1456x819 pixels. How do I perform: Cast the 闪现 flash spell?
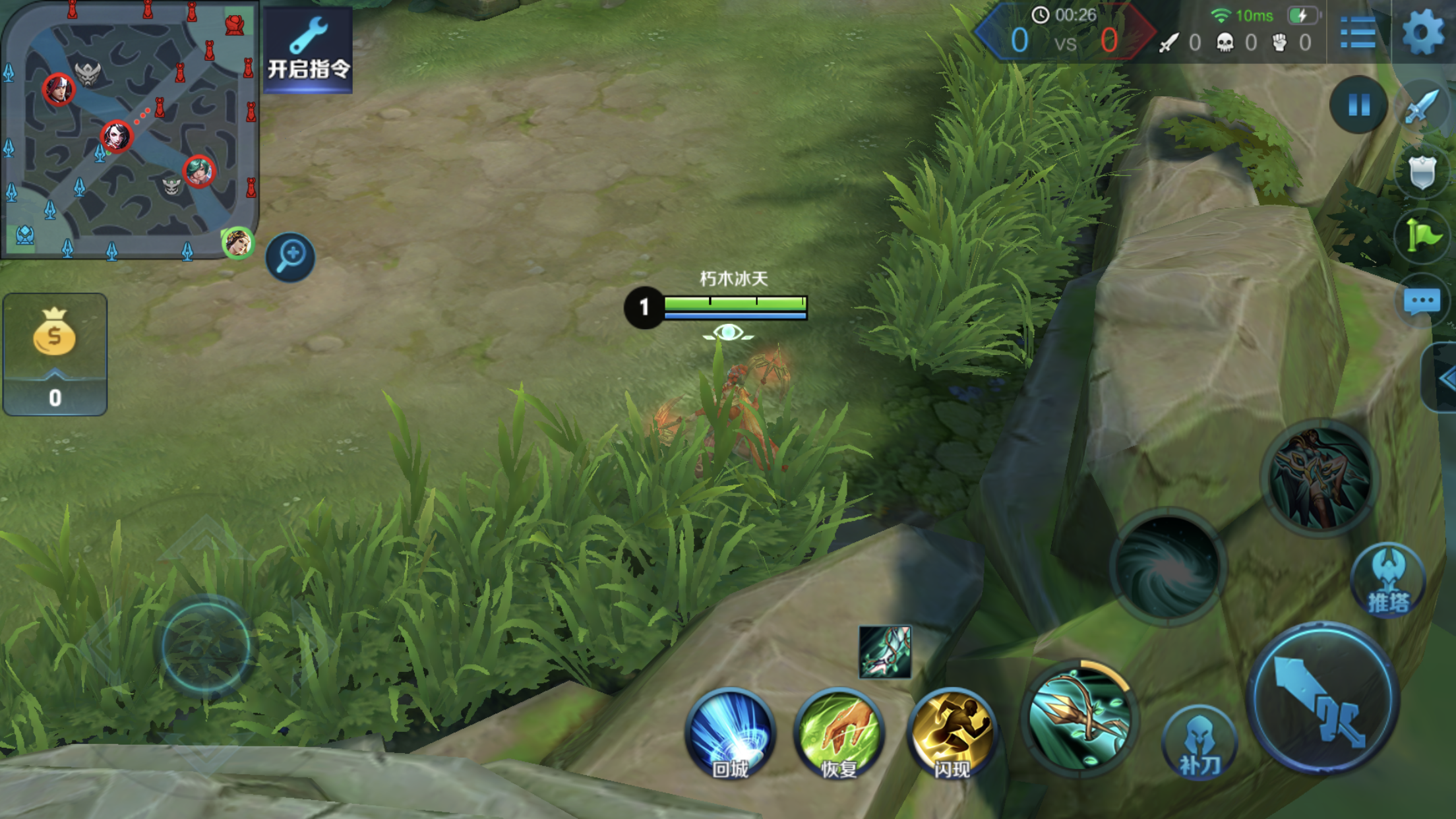[x=952, y=733]
